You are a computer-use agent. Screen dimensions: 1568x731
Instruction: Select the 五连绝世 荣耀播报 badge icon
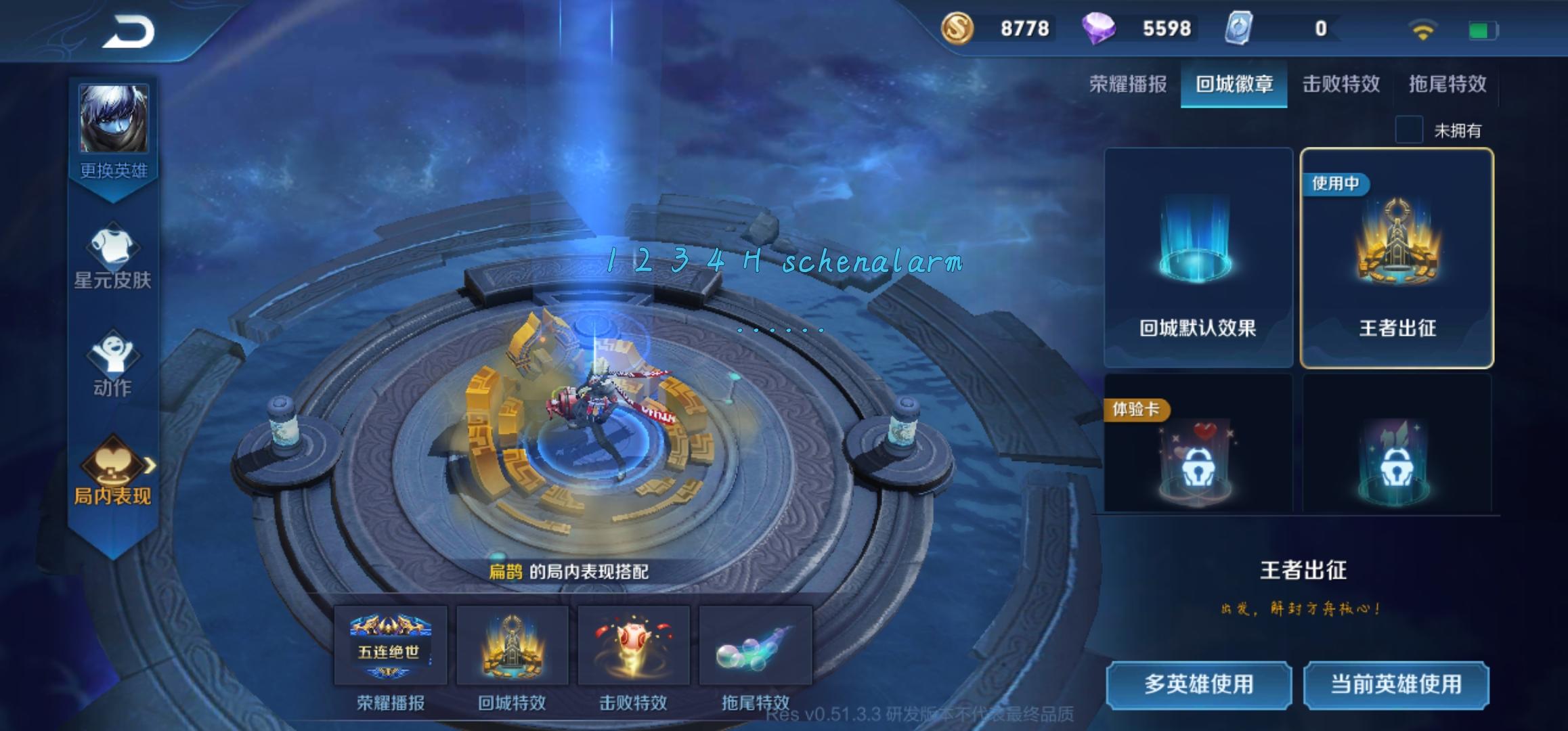pos(390,643)
